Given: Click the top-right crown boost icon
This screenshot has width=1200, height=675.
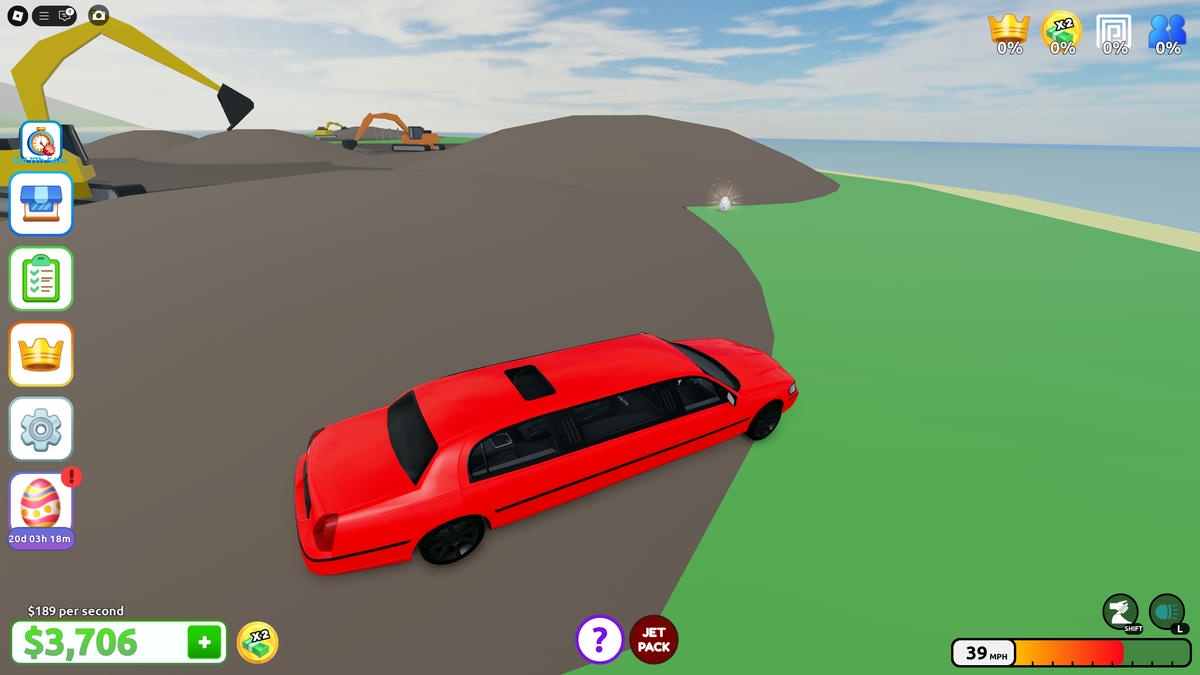Looking at the screenshot, I should (1009, 30).
